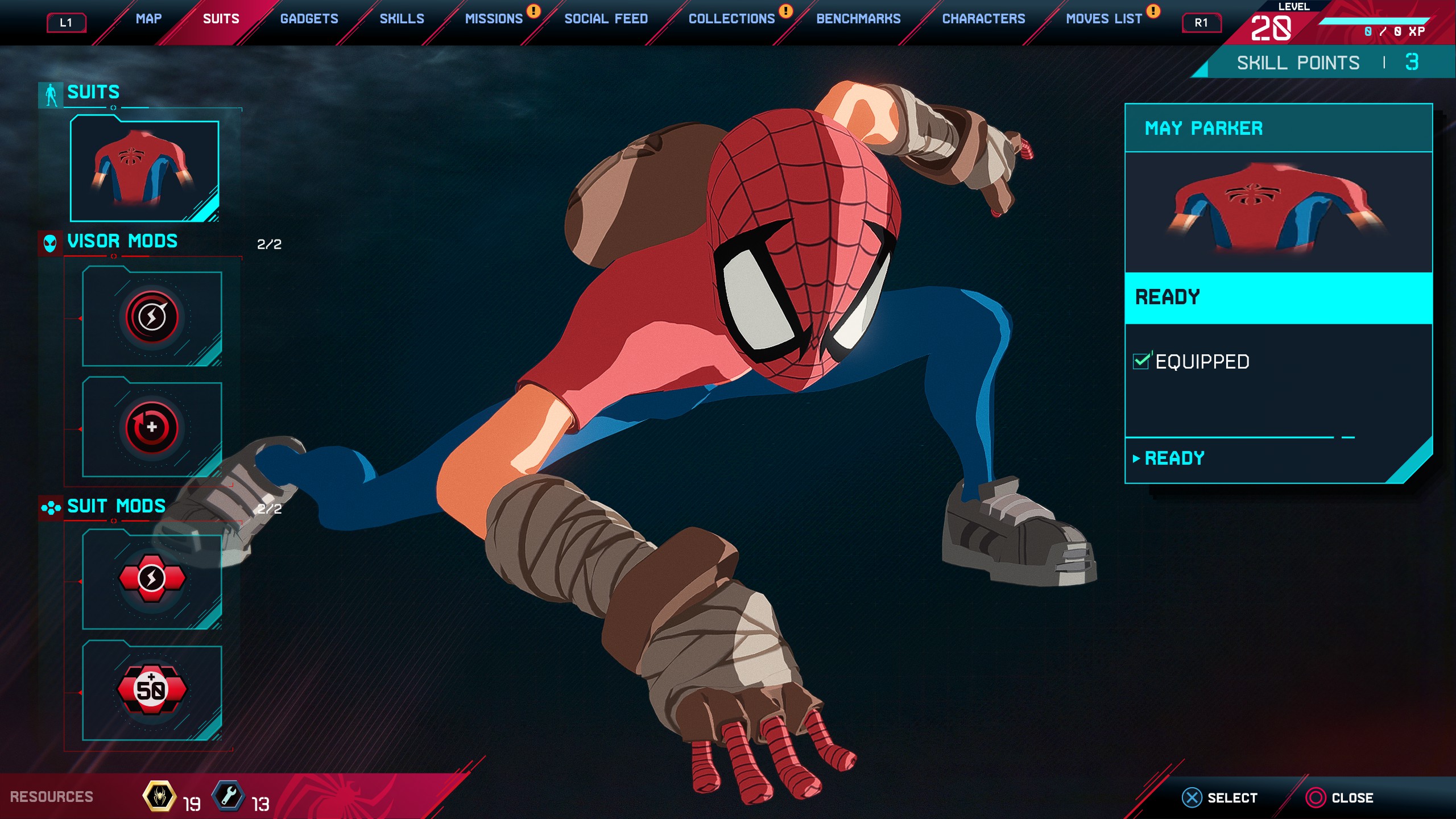Go to the Skills tab
Viewport: 1456px width, 819px height.
point(402,19)
